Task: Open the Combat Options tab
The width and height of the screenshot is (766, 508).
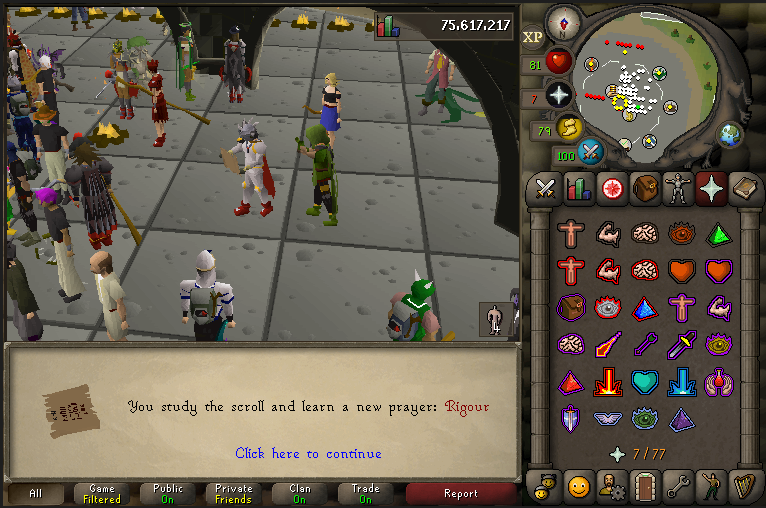Action: tap(545, 188)
